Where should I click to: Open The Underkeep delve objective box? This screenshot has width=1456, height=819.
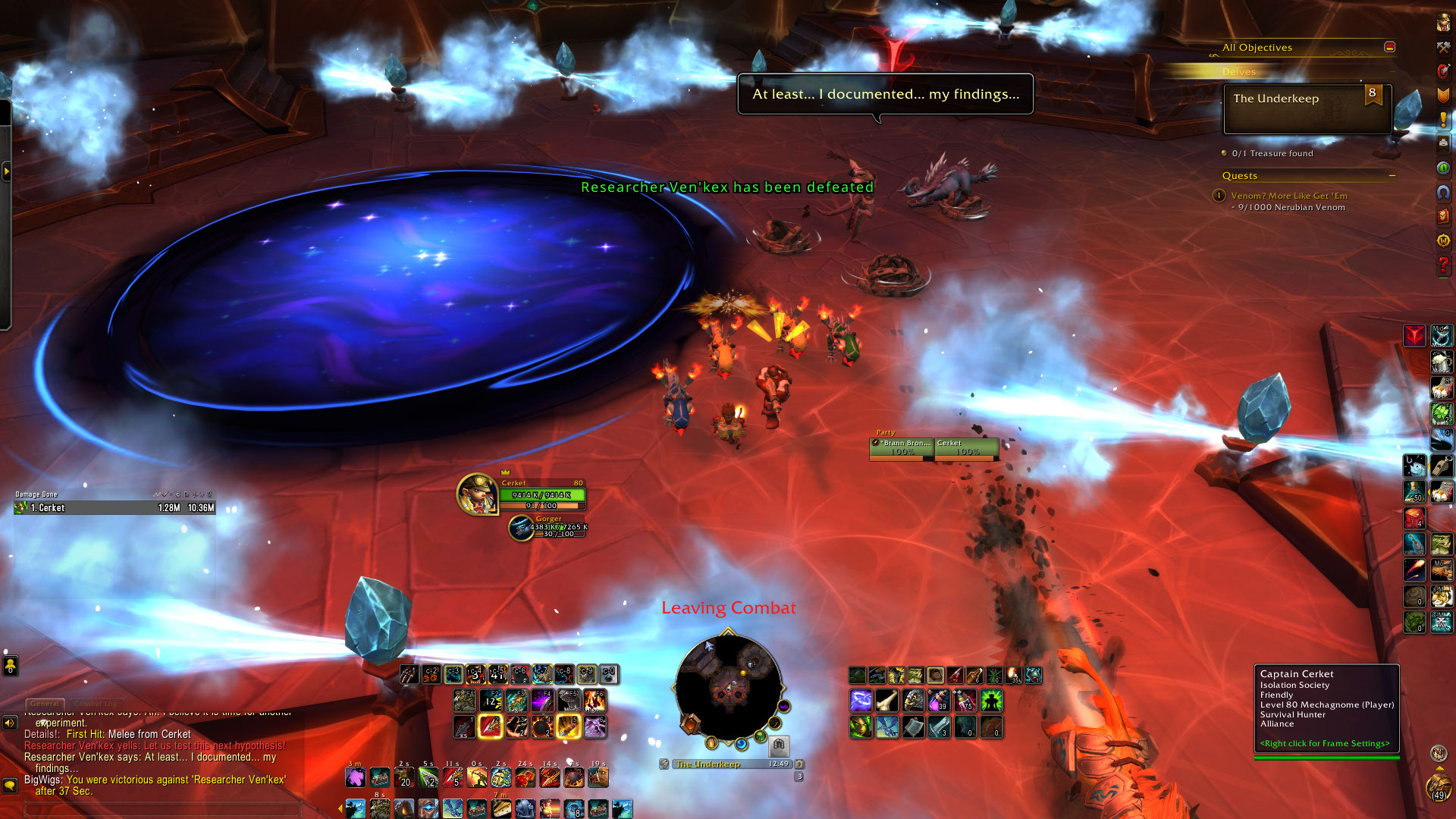(1307, 109)
